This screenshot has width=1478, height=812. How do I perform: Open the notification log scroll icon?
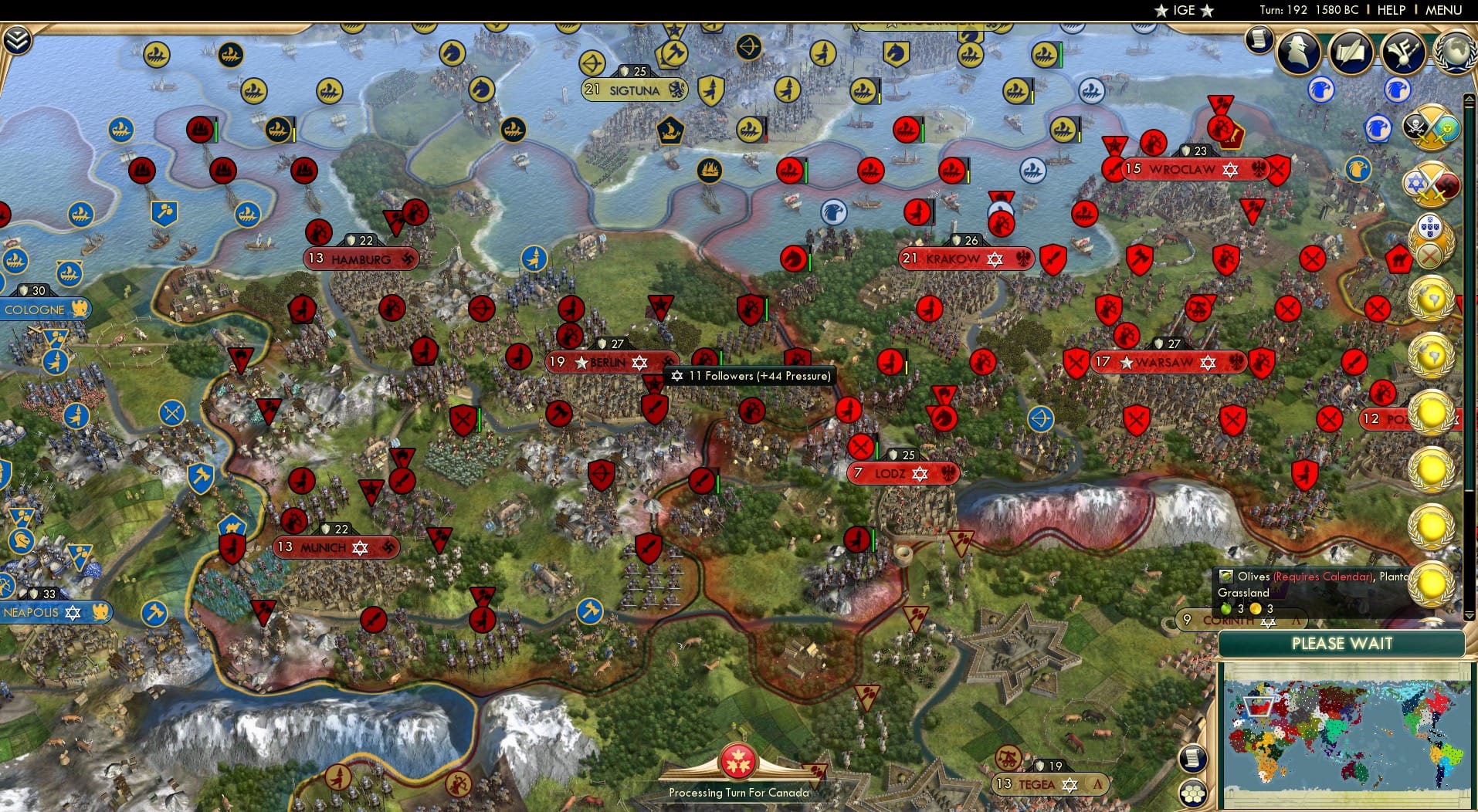pyautogui.click(x=1260, y=39)
